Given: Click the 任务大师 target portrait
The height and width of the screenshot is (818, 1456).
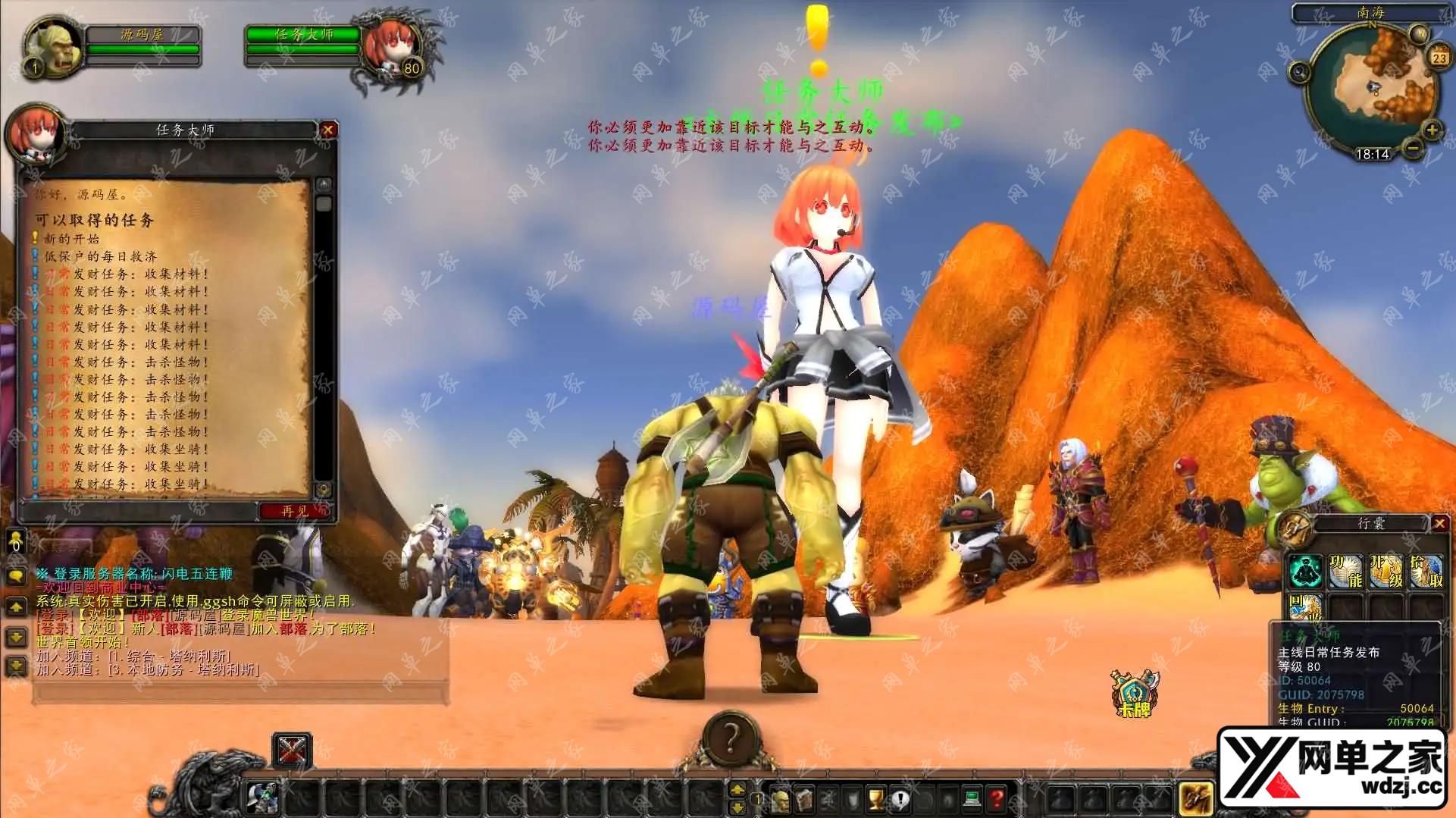Looking at the screenshot, I should 388,47.
